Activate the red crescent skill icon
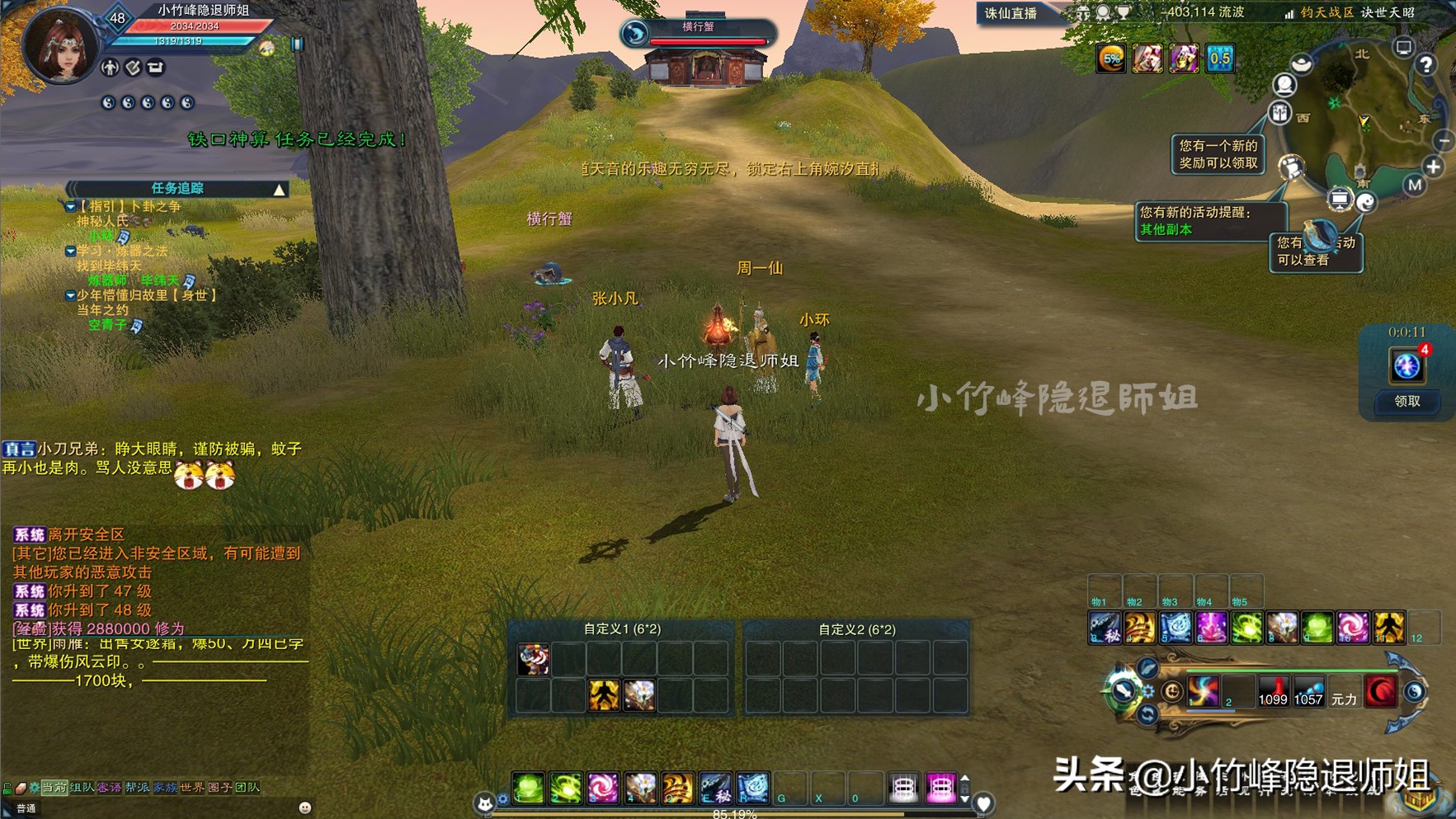Screen dimensions: 1456x819 1381,691
